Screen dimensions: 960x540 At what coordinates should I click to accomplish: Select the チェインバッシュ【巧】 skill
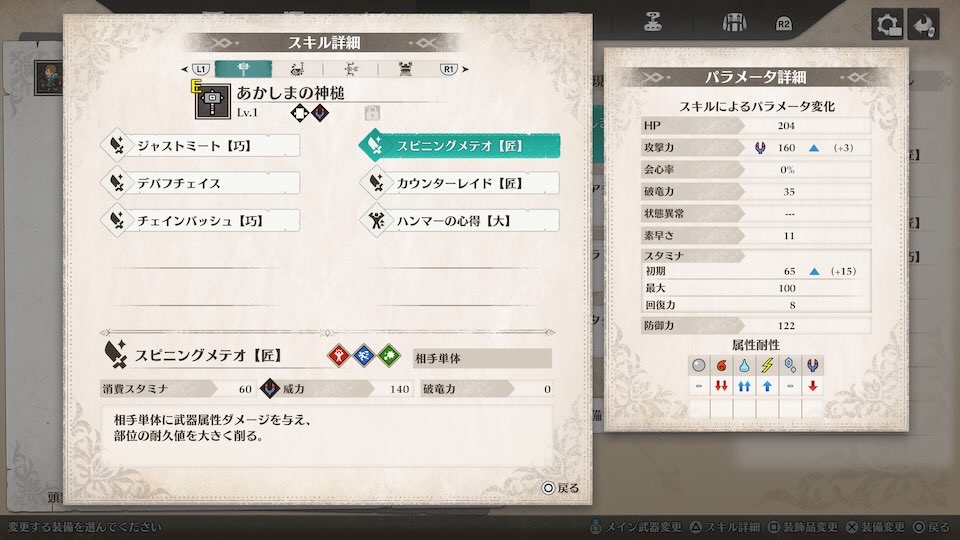(201, 220)
